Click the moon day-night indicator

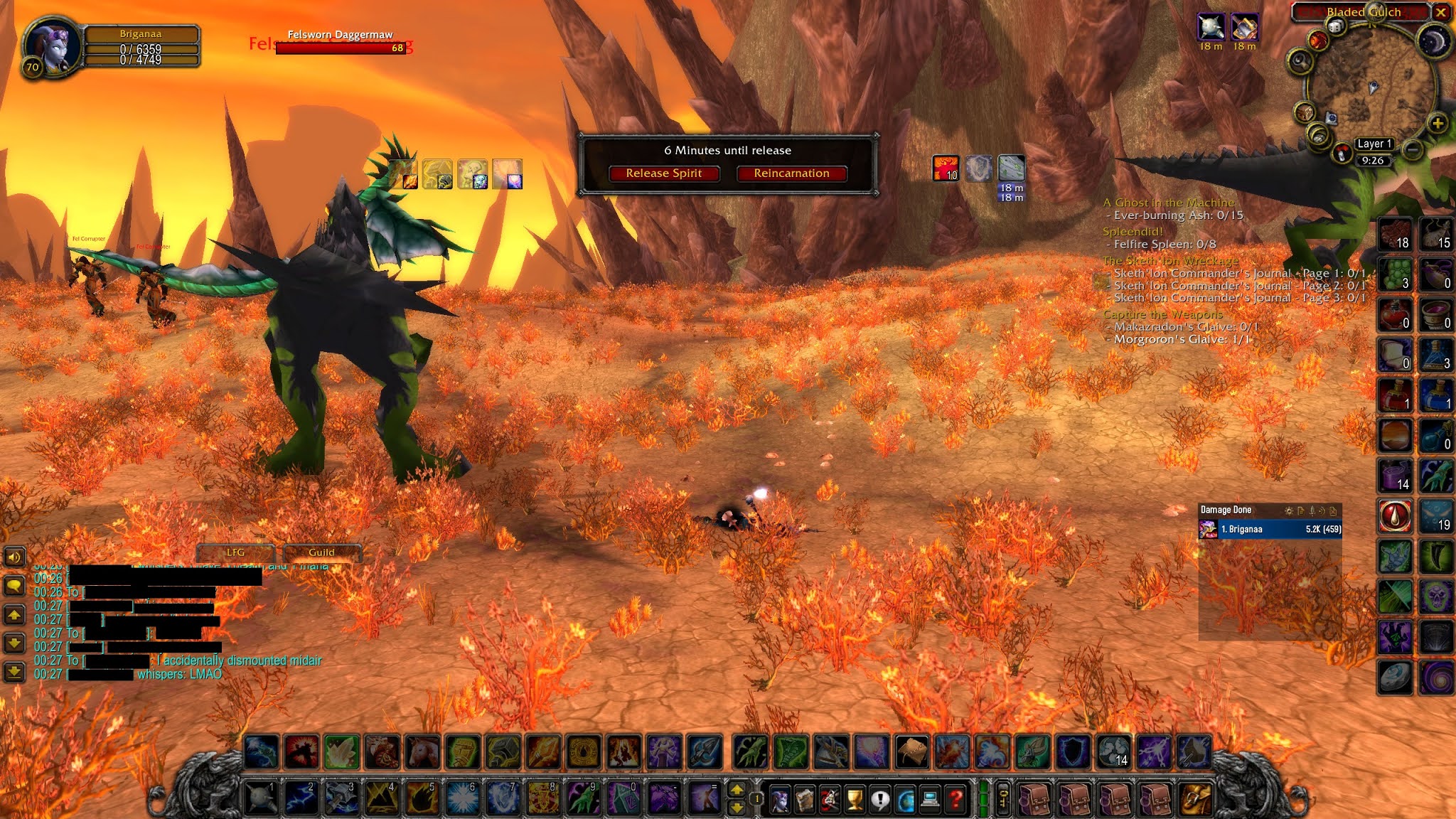(x=1435, y=41)
